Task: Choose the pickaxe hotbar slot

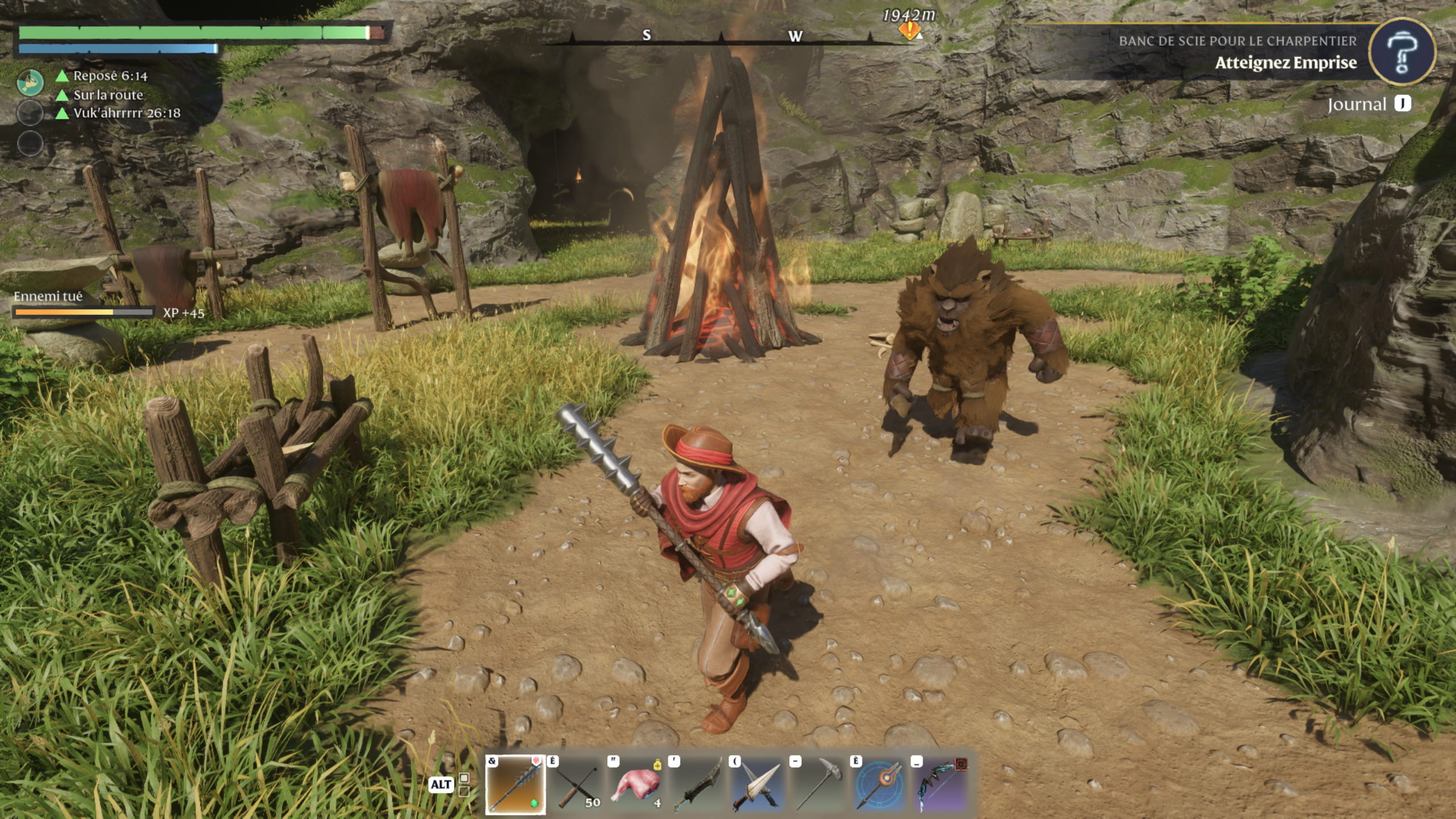Action: pos(818,785)
